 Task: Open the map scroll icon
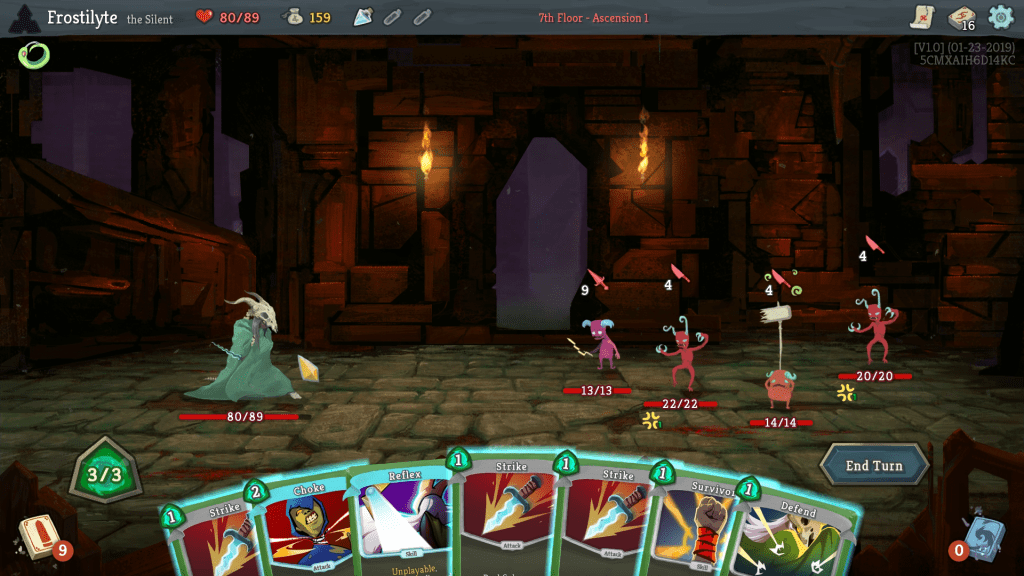[922, 17]
